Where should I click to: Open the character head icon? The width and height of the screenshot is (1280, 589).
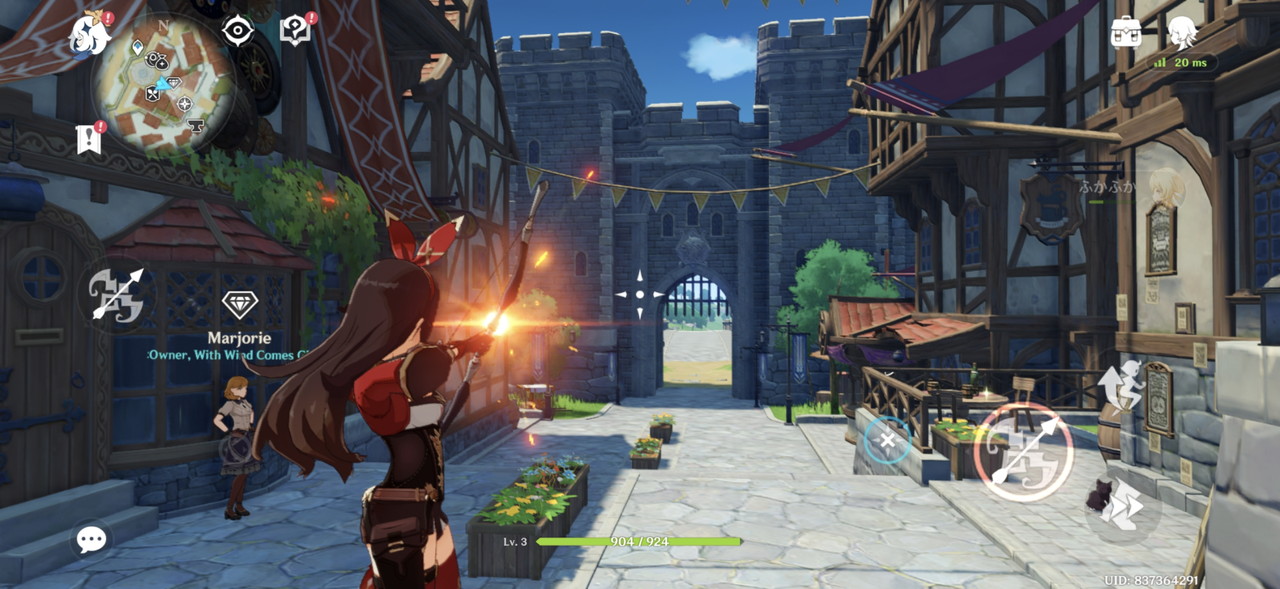1182,32
